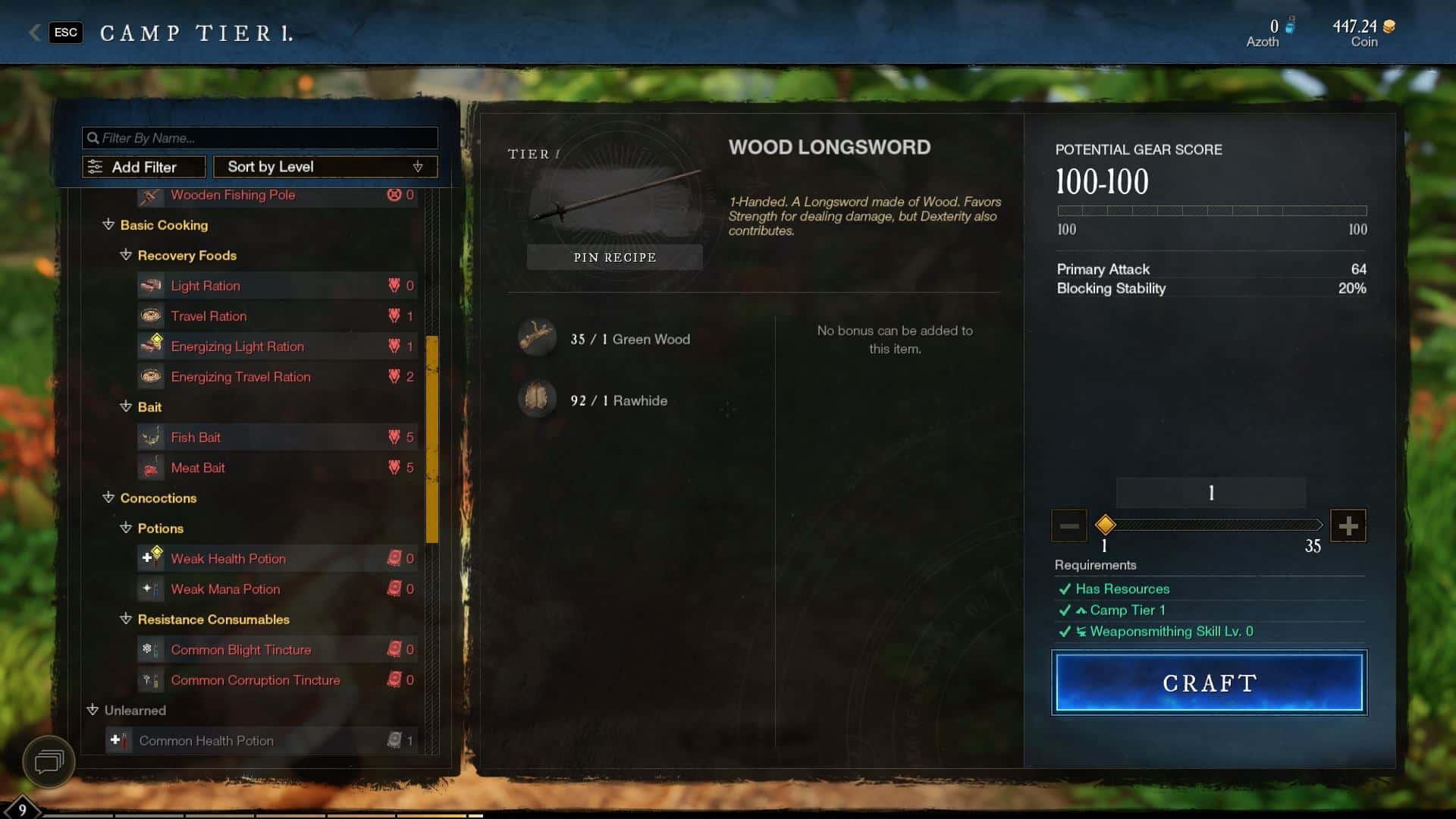Open the Add Filter options

click(143, 167)
